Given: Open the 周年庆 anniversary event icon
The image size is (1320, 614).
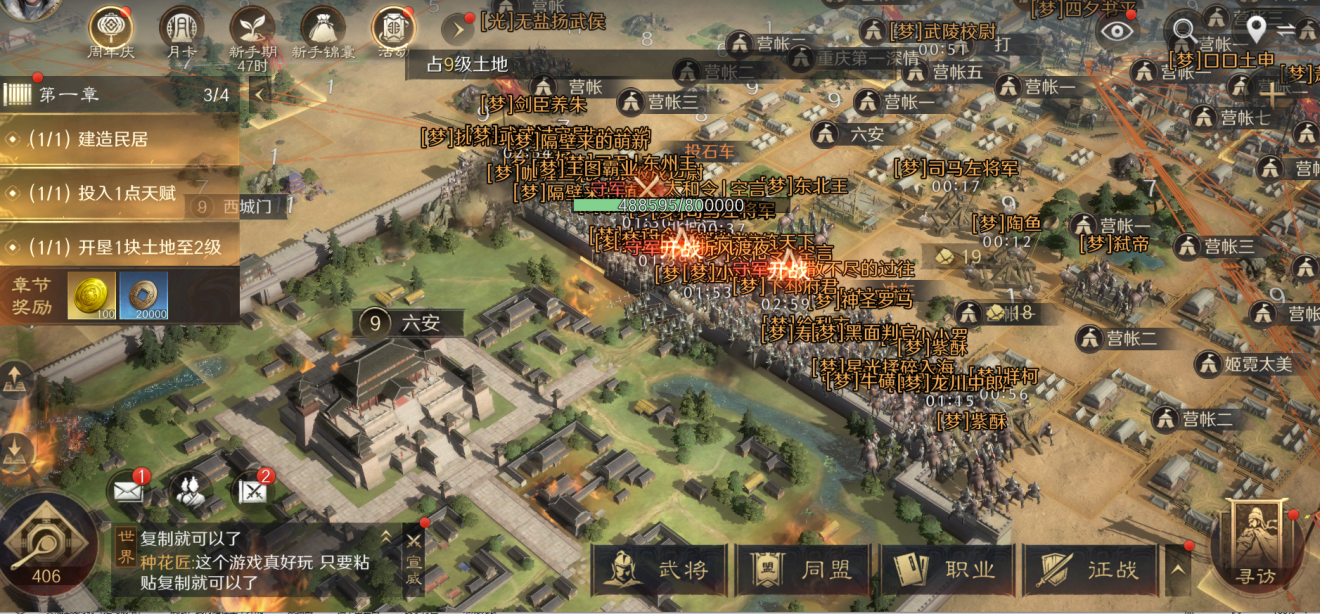Looking at the screenshot, I should pyautogui.click(x=112, y=30).
